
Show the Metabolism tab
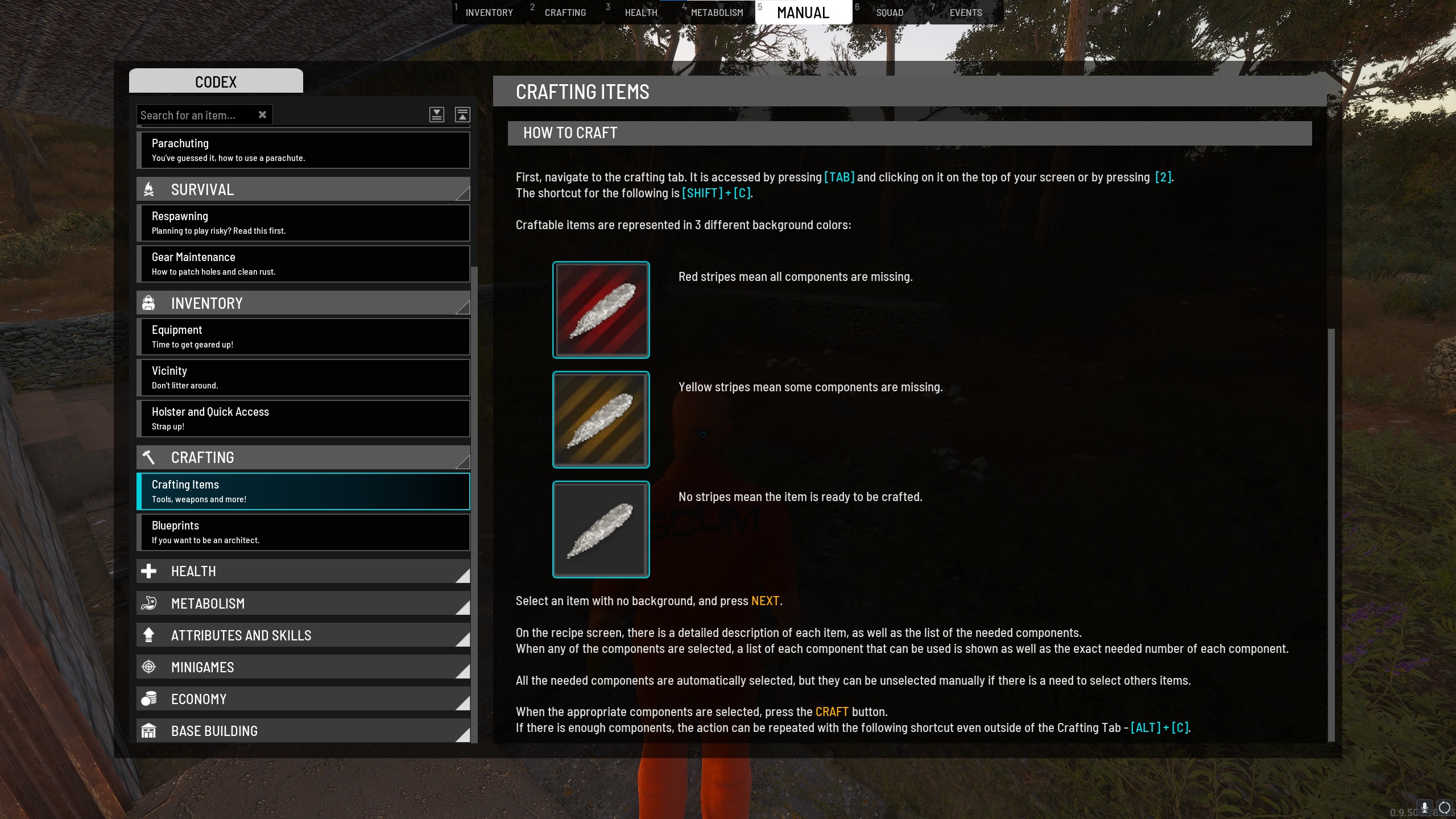click(x=717, y=13)
